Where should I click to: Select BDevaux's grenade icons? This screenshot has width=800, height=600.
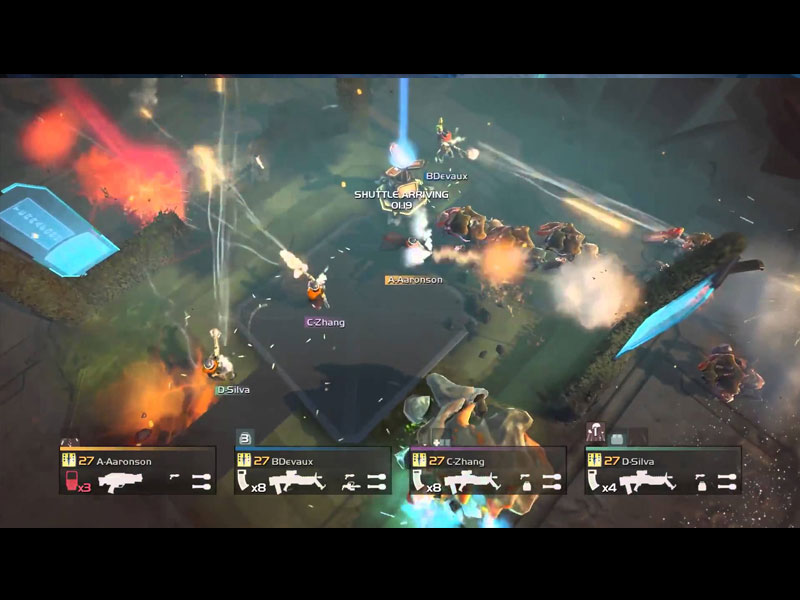[x=377, y=482]
